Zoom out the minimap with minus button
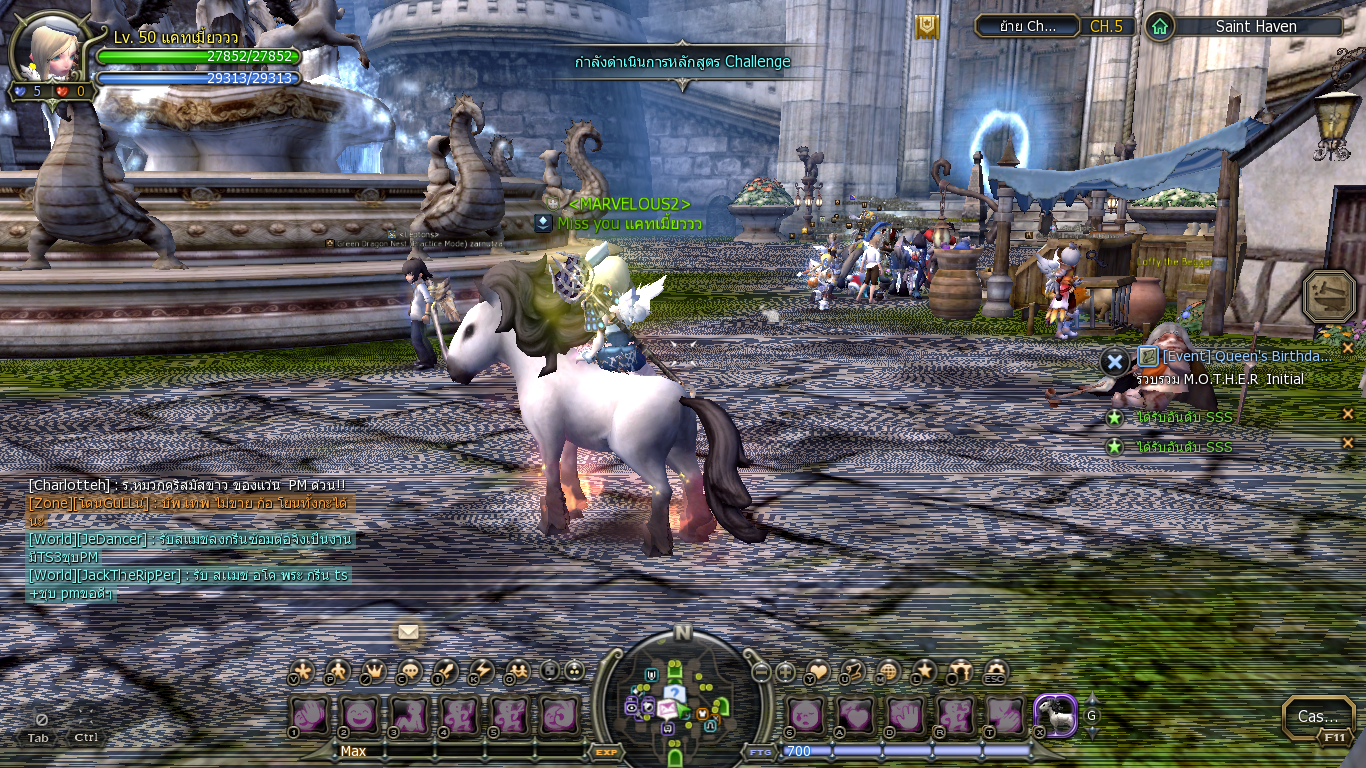The width and height of the screenshot is (1366, 768). [762, 672]
